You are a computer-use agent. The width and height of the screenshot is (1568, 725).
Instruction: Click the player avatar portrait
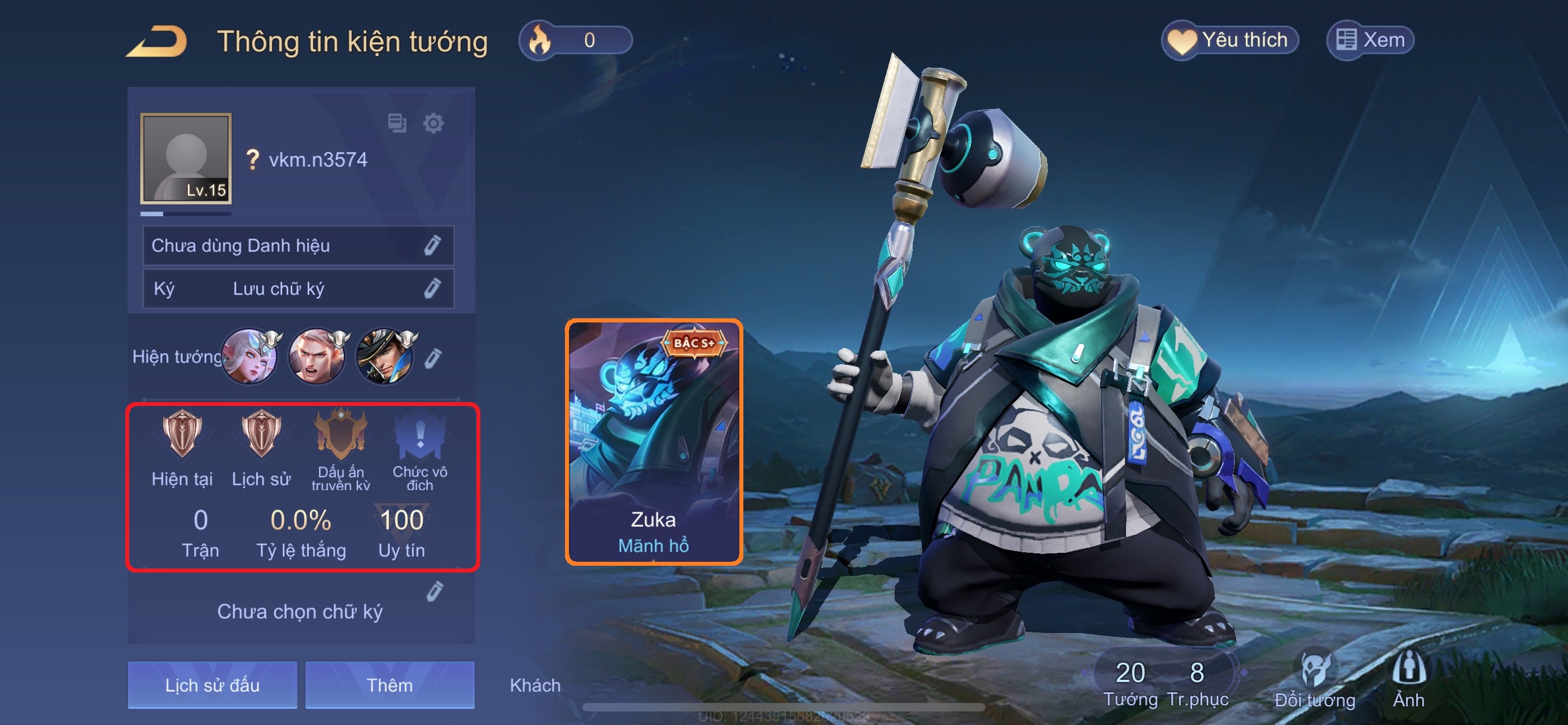point(186,158)
